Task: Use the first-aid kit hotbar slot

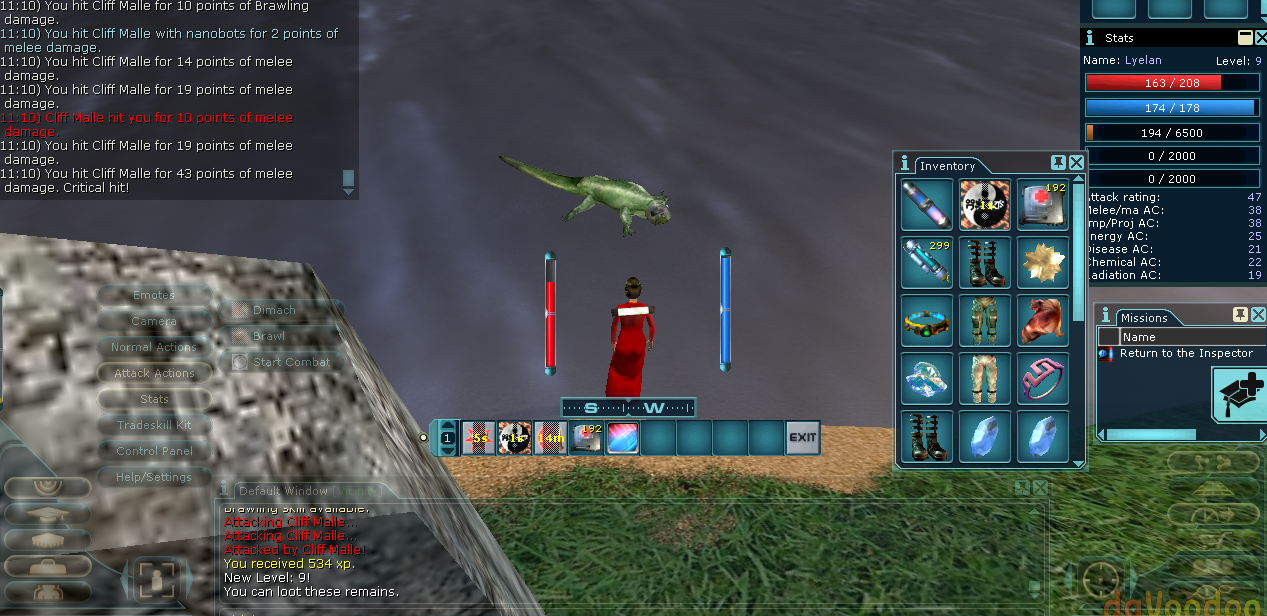Action: coord(585,438)
